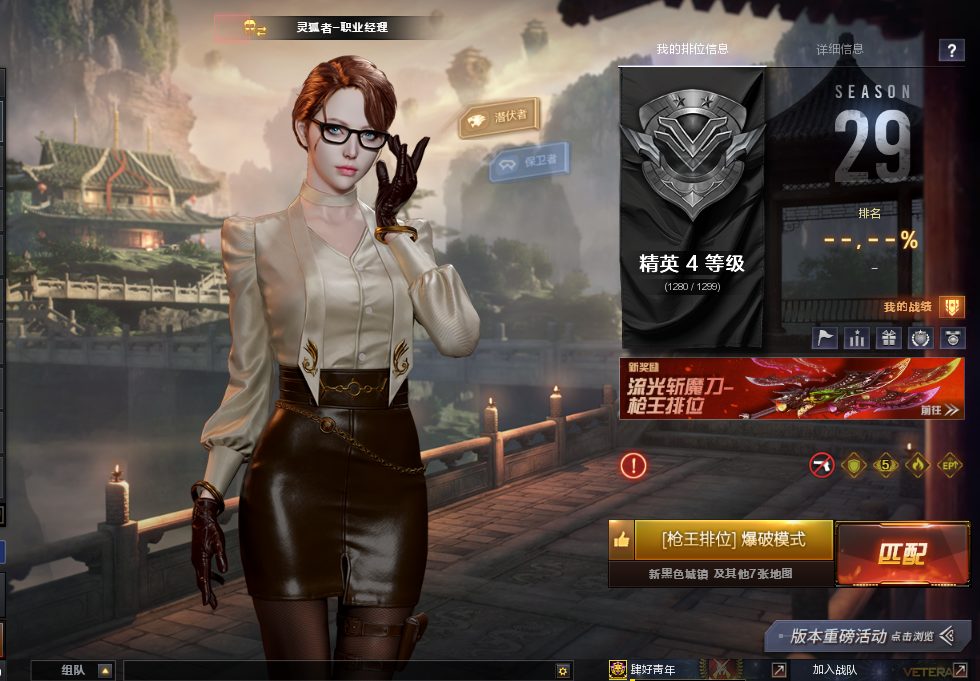
Task: Open the gift box rewards icon
Action: click(x=888, y=337)
